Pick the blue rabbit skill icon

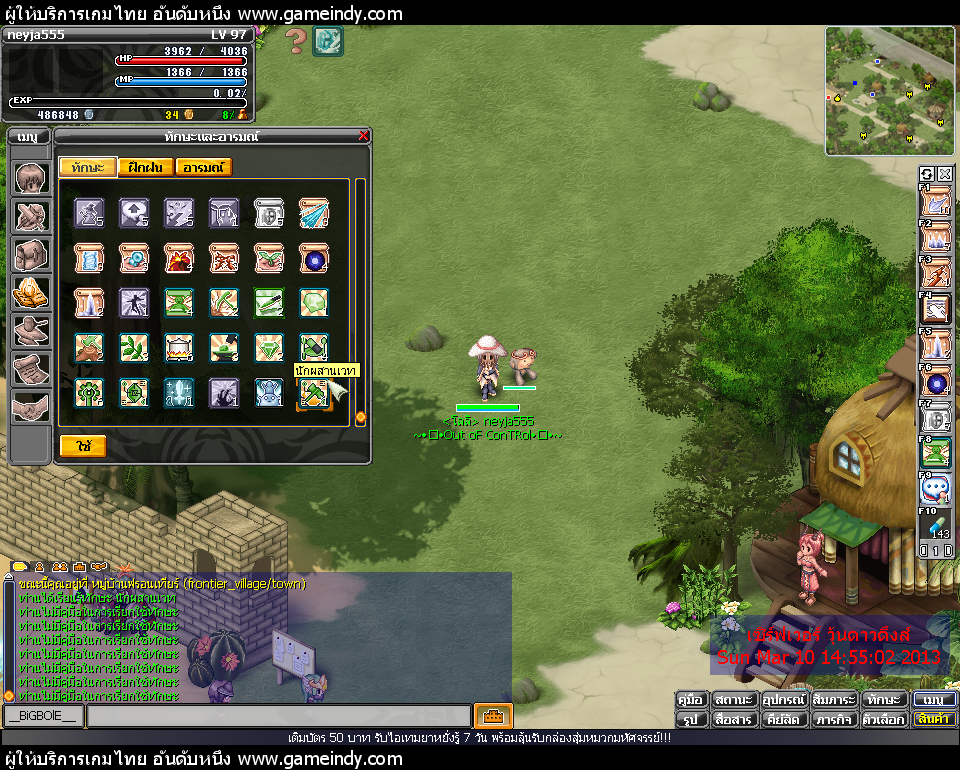(269, 393)
